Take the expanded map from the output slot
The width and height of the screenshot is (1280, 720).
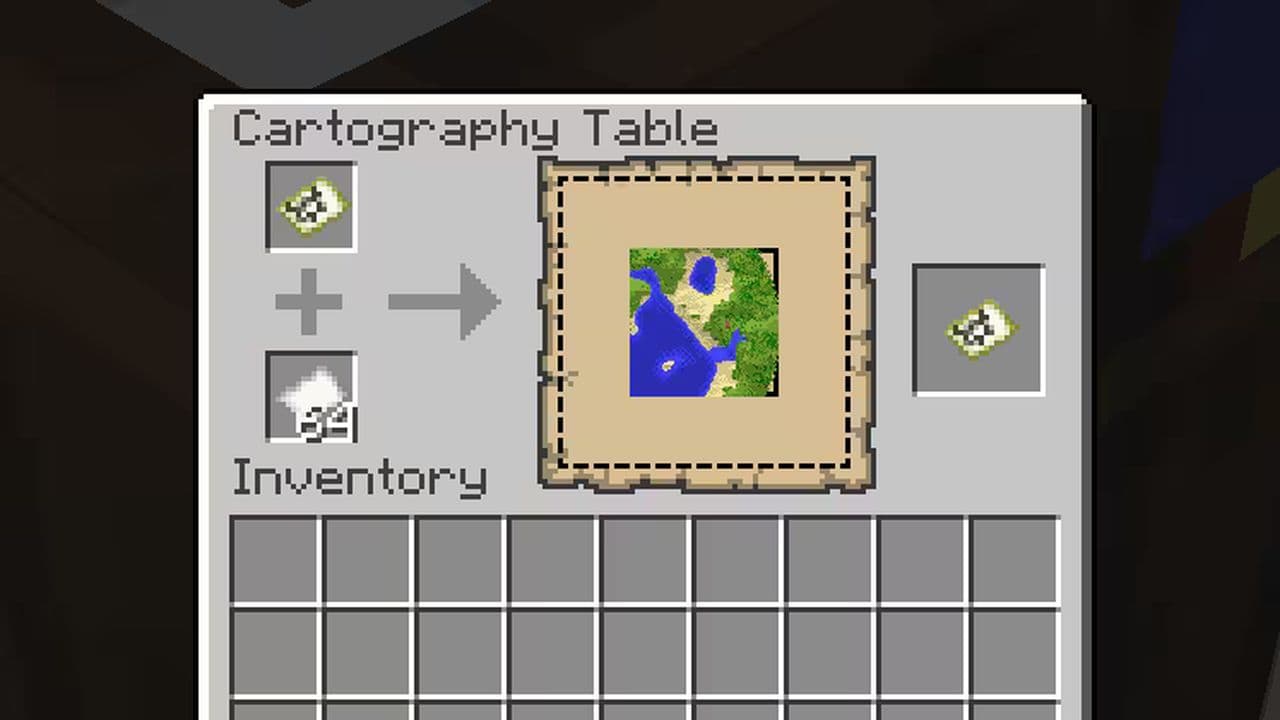[x=977, y=327]
